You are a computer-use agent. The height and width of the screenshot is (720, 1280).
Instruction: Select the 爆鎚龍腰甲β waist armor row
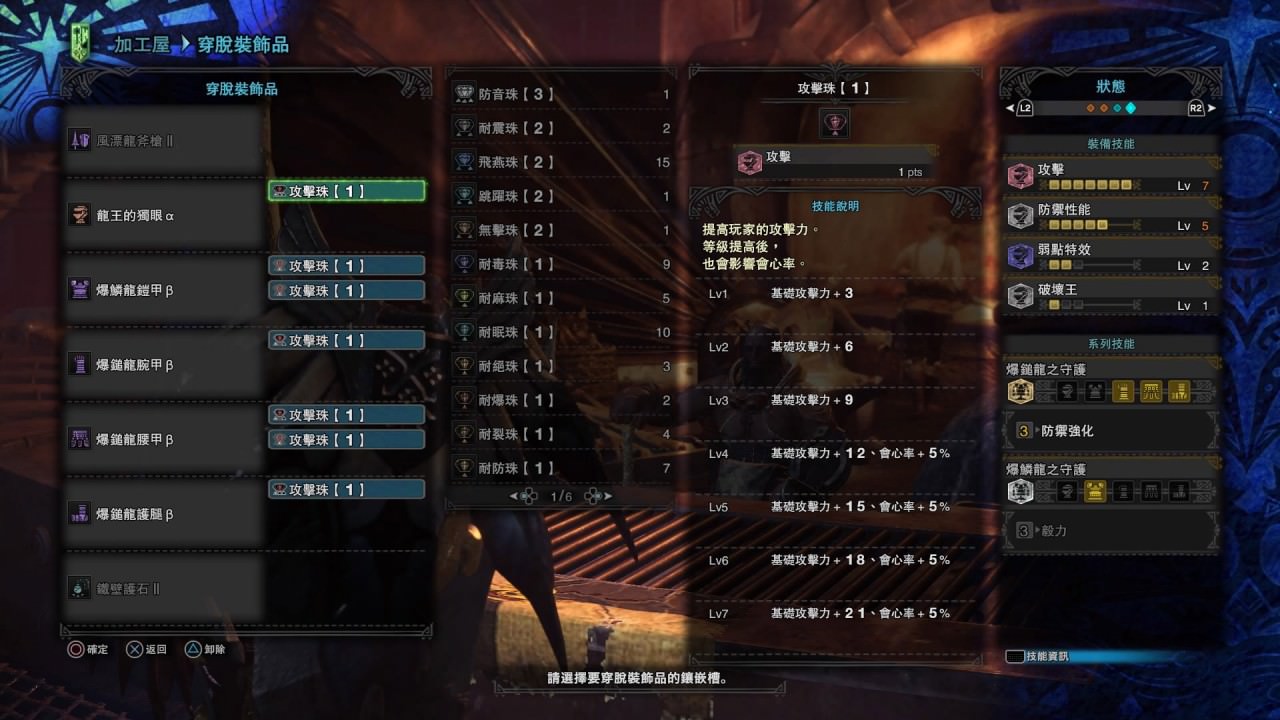click(x=165, y=439)
